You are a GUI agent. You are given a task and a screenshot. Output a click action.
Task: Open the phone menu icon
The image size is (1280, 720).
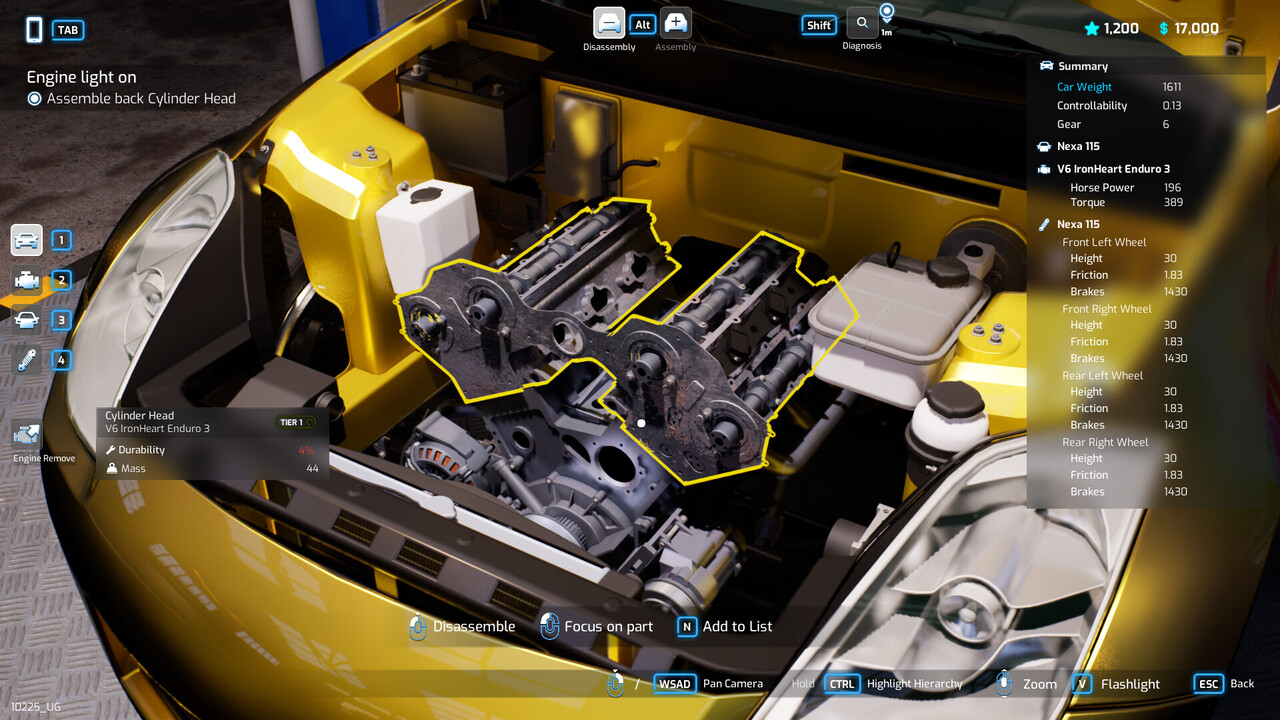click(34, 30)
